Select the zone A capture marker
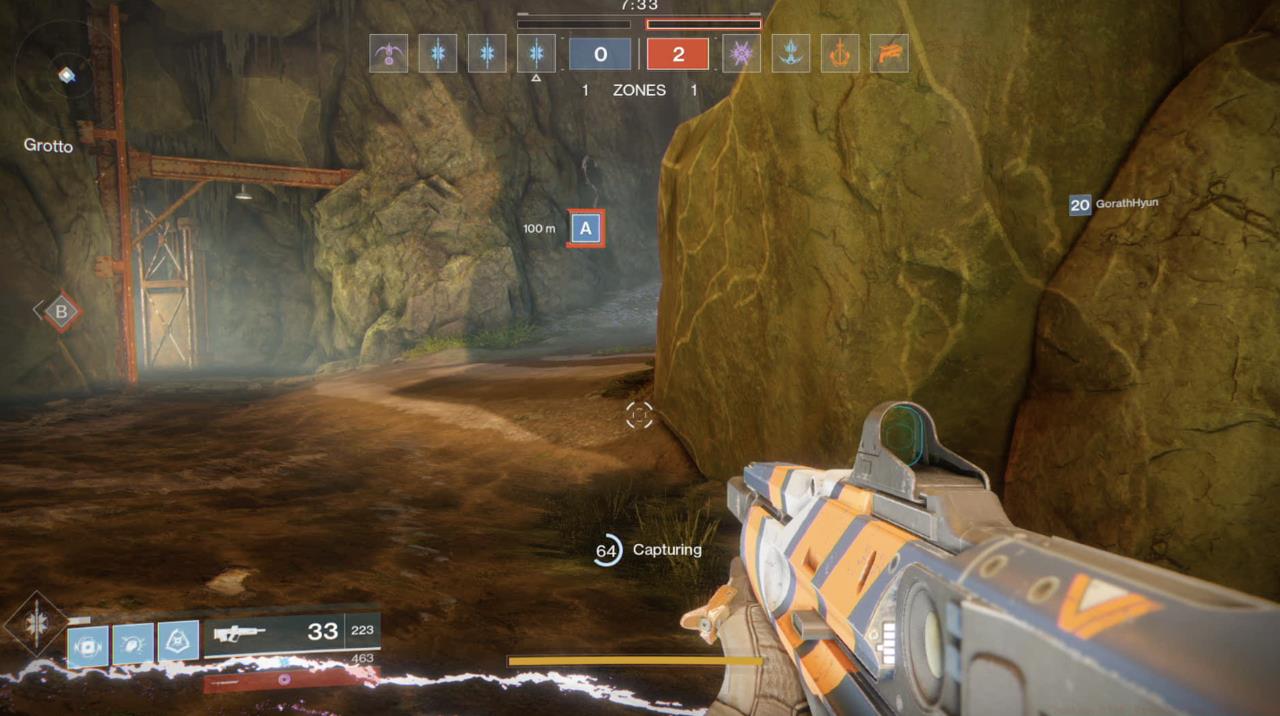The image size is (1280, 716). tap(586, 228)
